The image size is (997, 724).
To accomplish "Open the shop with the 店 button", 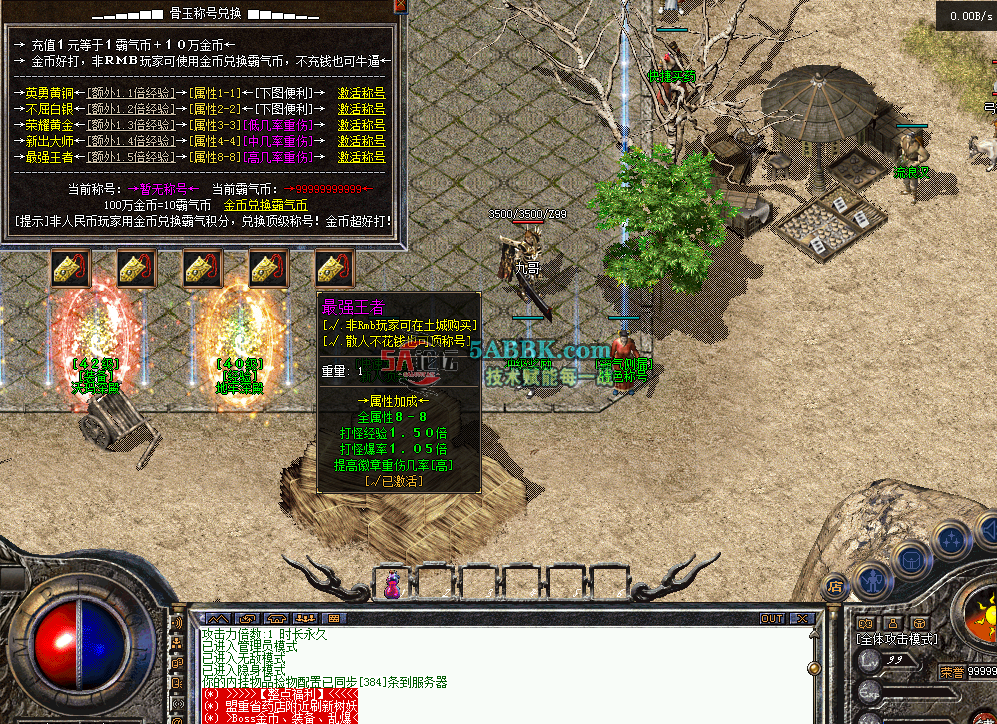I will point(835,587).
